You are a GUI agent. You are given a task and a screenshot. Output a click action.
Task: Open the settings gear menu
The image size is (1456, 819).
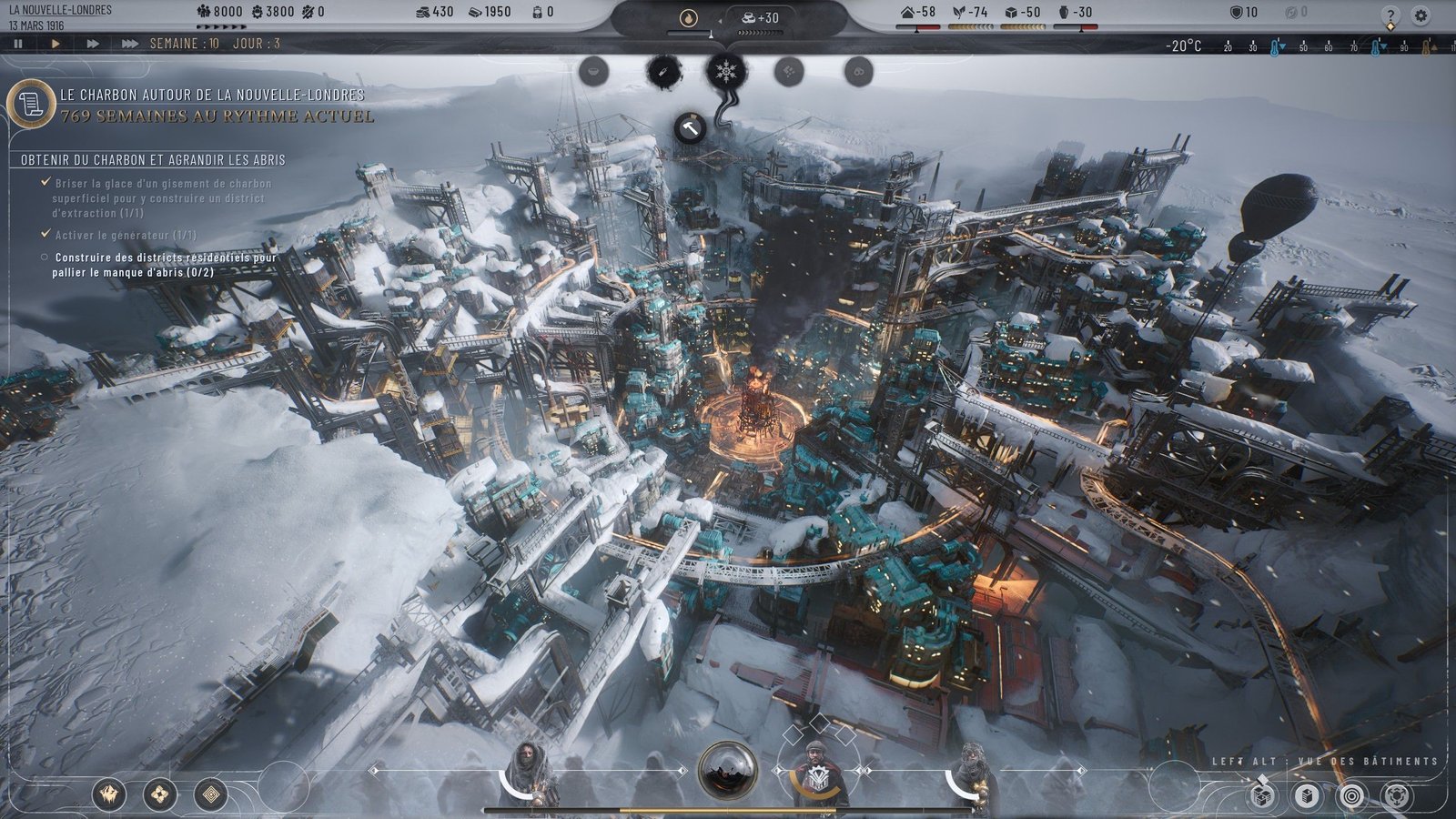click(1421, 15)
